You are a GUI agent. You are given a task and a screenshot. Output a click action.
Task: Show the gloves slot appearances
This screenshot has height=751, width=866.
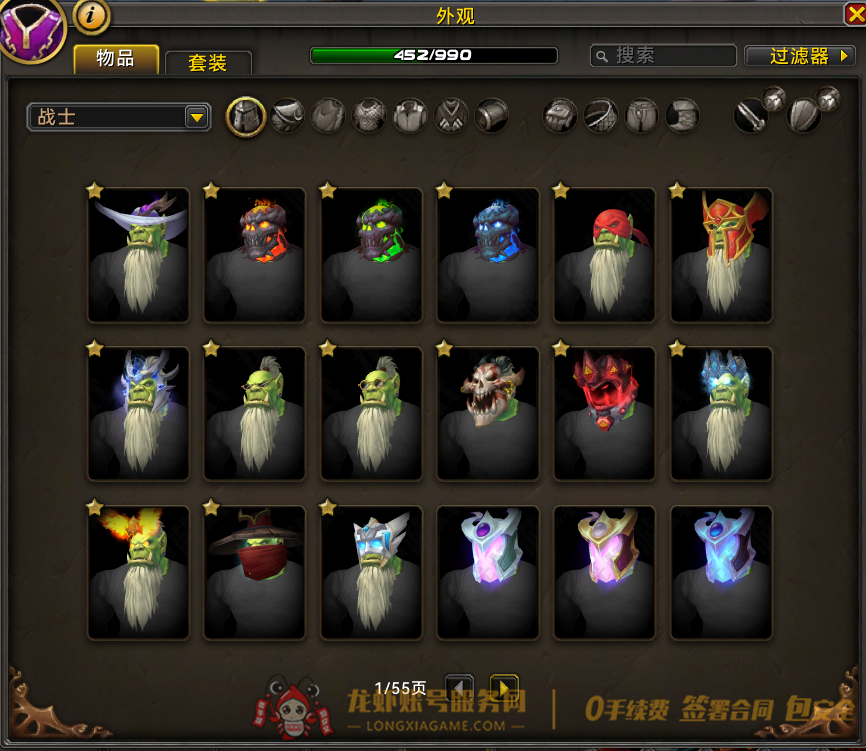click(560, 116)
